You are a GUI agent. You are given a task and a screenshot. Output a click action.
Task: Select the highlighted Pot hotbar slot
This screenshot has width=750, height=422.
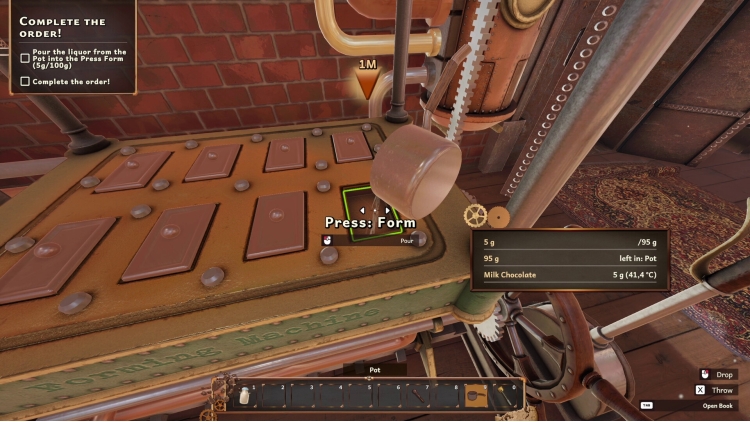(475, 397)
